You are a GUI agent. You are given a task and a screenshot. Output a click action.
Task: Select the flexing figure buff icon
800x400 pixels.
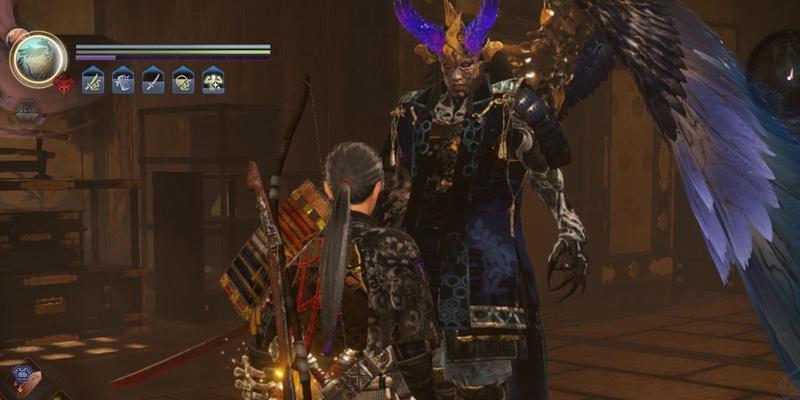pyautogui.click(x=213, y=80)
